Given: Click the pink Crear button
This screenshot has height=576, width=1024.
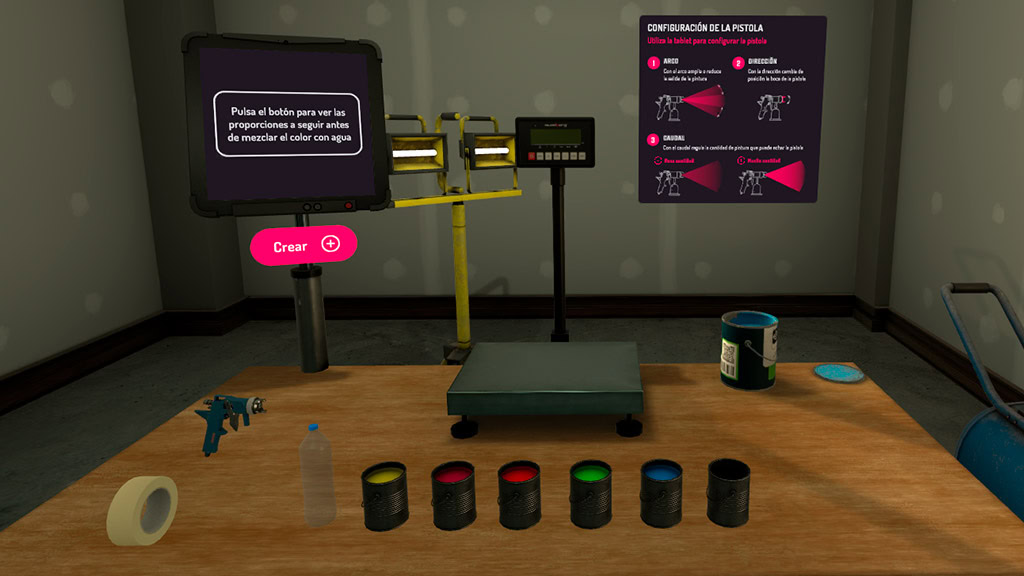Looking at the screenshot, I should coord(303,245).
